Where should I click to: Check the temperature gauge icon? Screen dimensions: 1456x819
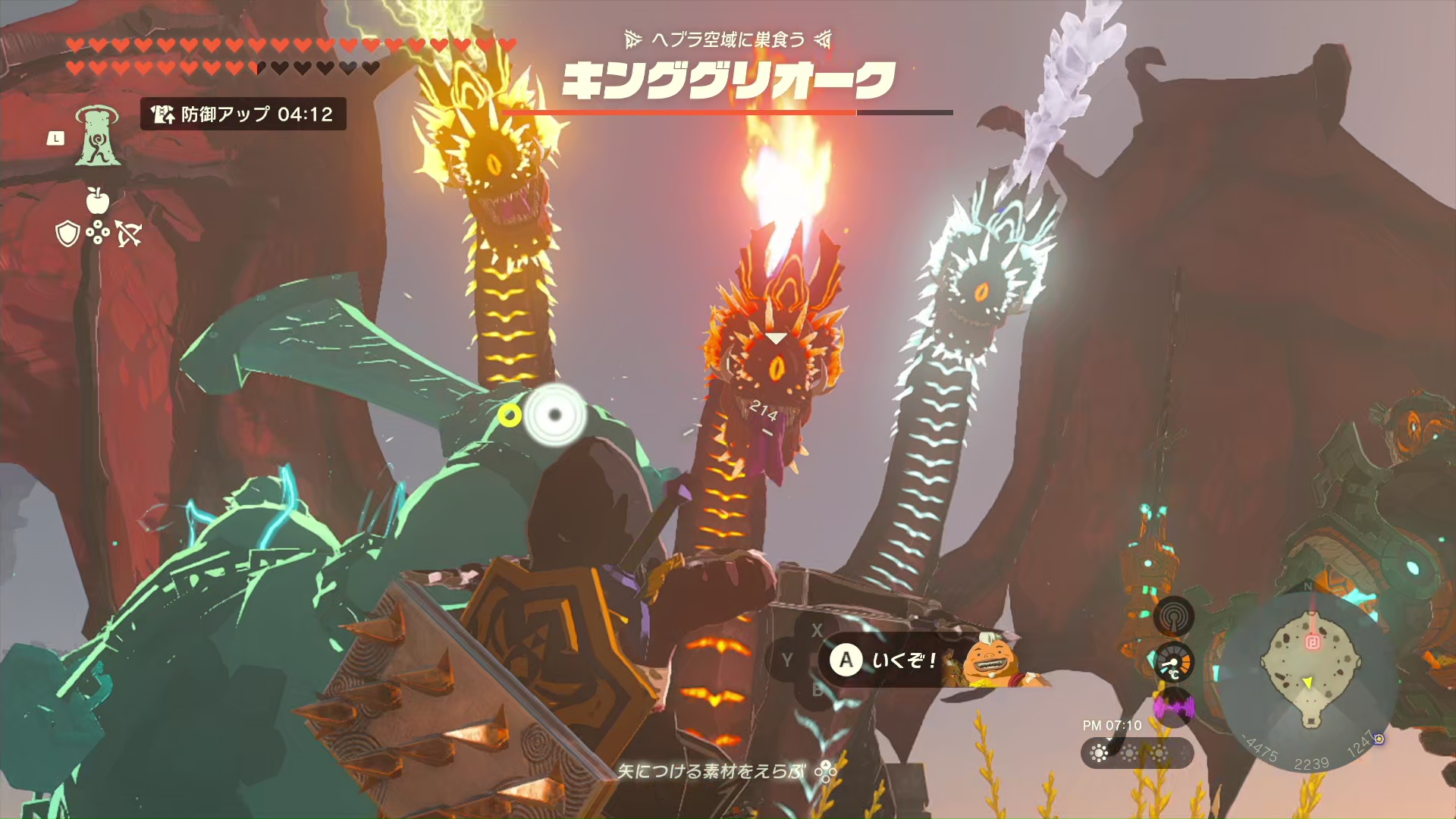coord(1173,664)
